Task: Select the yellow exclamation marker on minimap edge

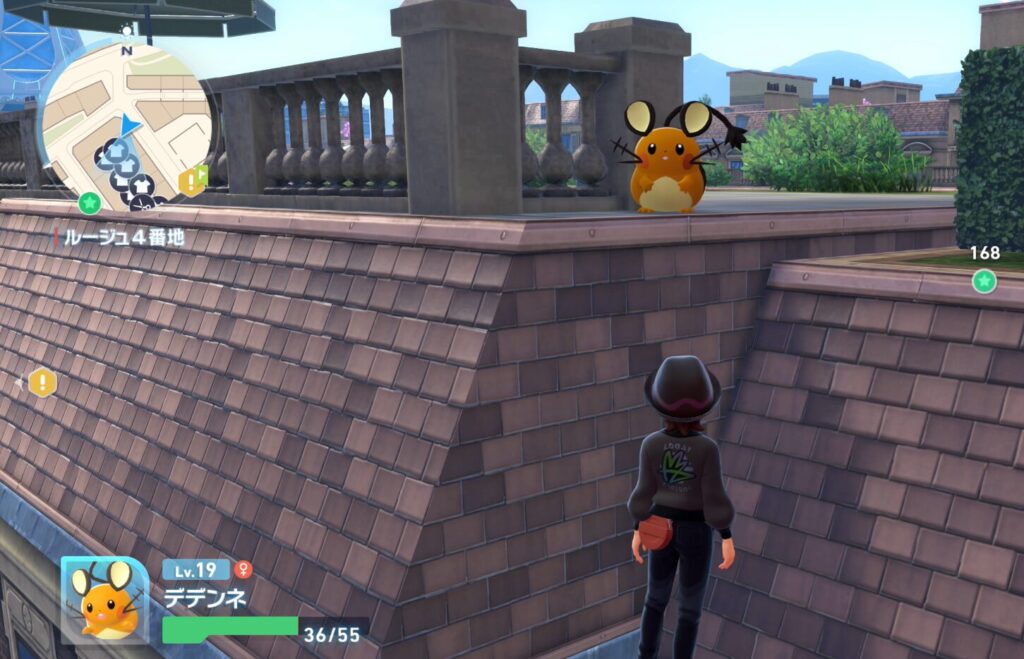Action: pos(190,181)
